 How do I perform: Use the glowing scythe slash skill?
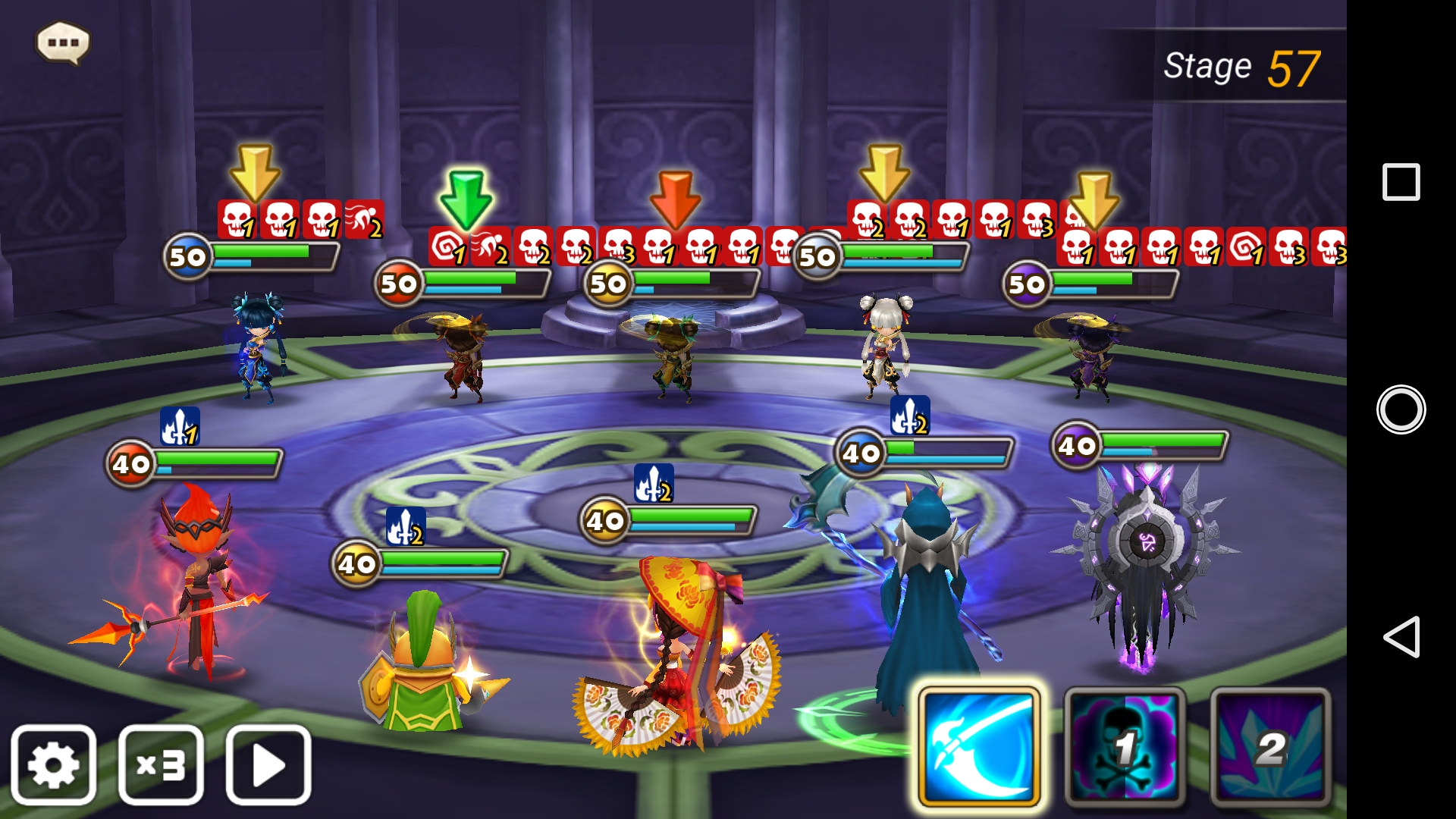click(978, 748)
